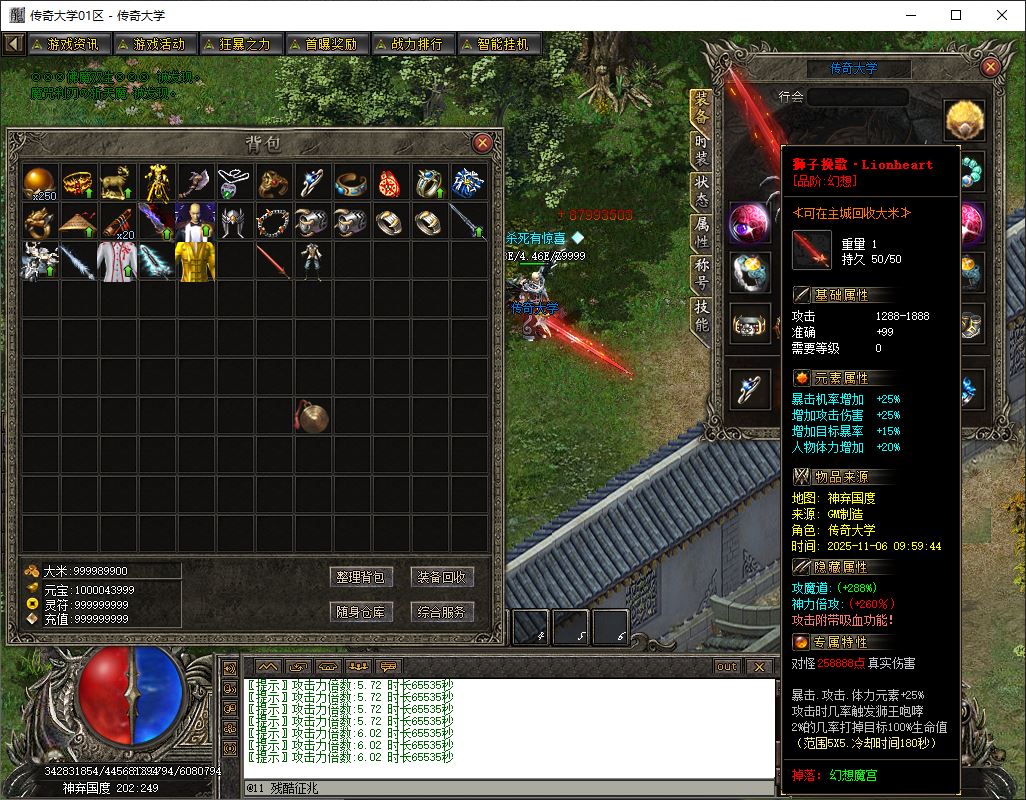Close the 背包 inventory window

482,142
